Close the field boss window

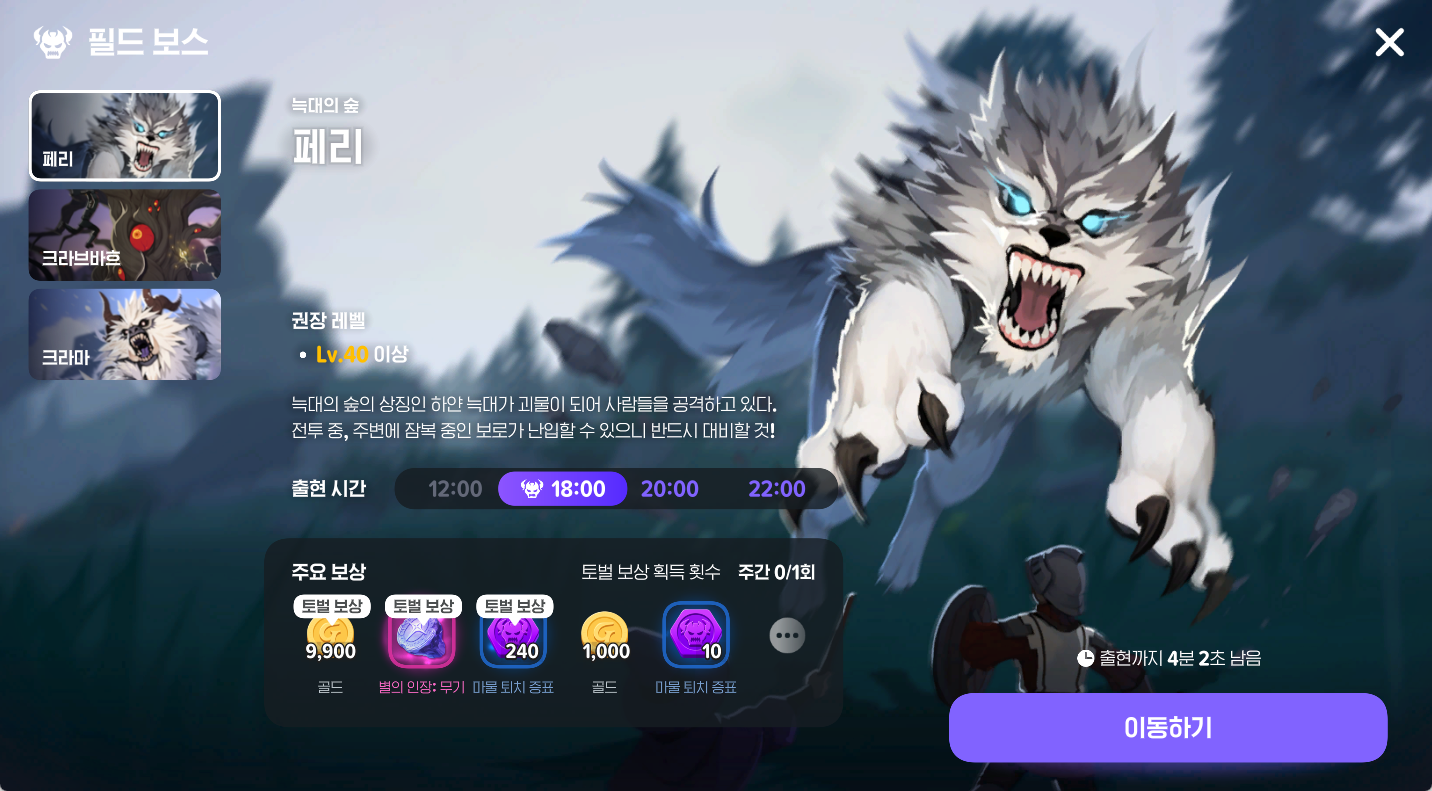[x=1389, y=42]
